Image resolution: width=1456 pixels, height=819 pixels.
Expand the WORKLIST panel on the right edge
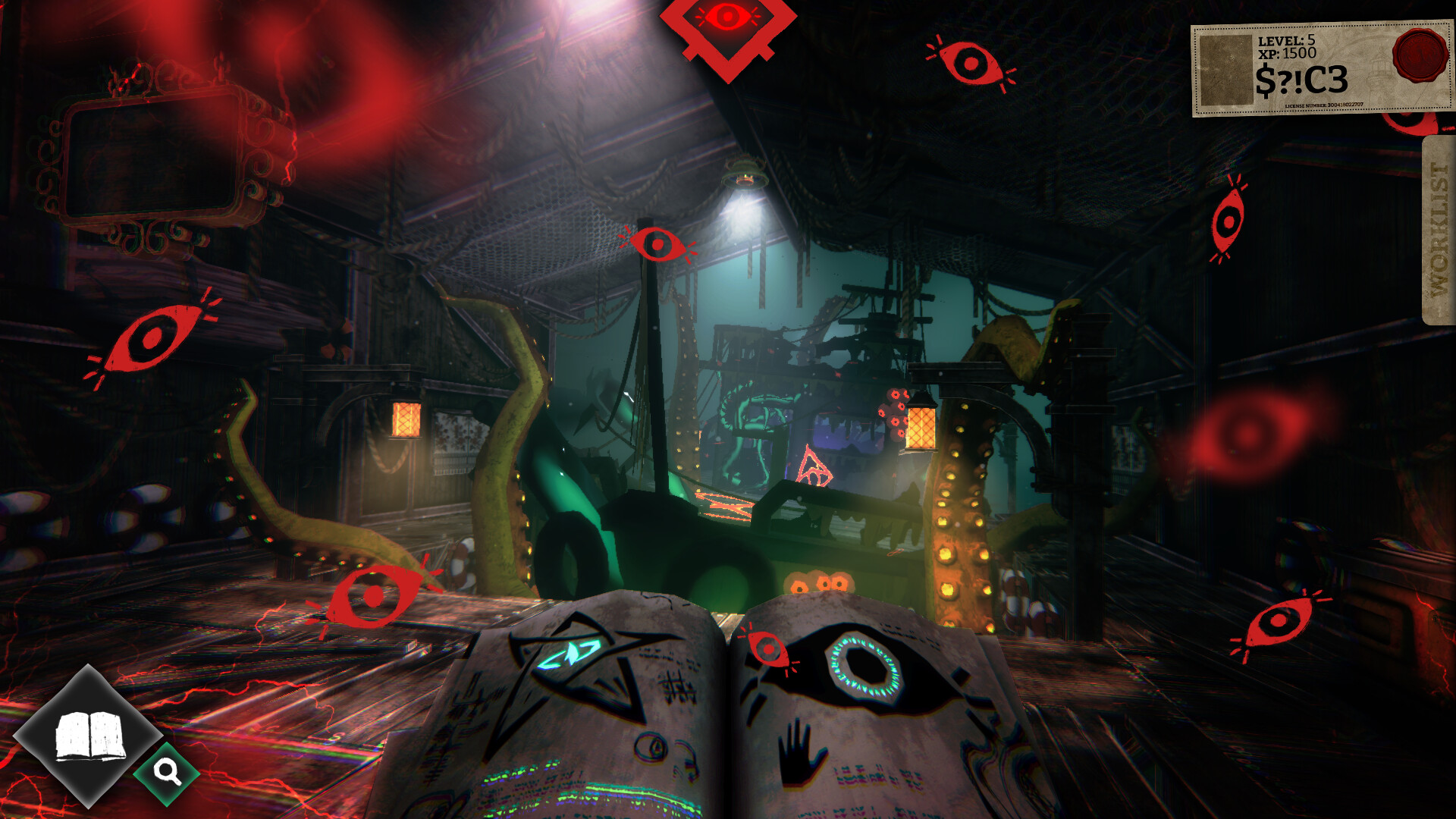pyautogui.click(x=1439, y=227)
